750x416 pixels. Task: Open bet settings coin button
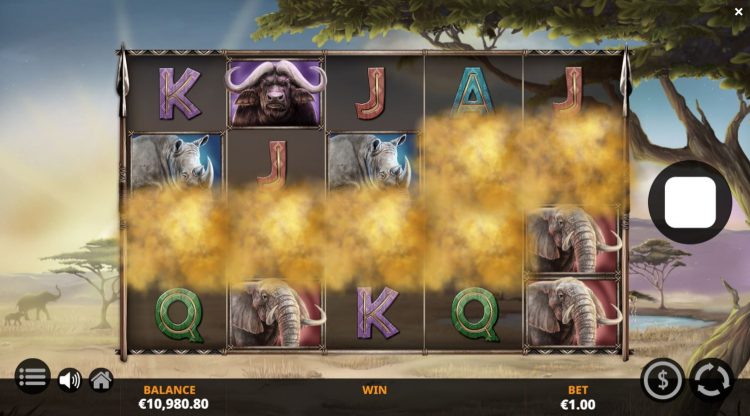pyautogui.click(x=662, y=380)
